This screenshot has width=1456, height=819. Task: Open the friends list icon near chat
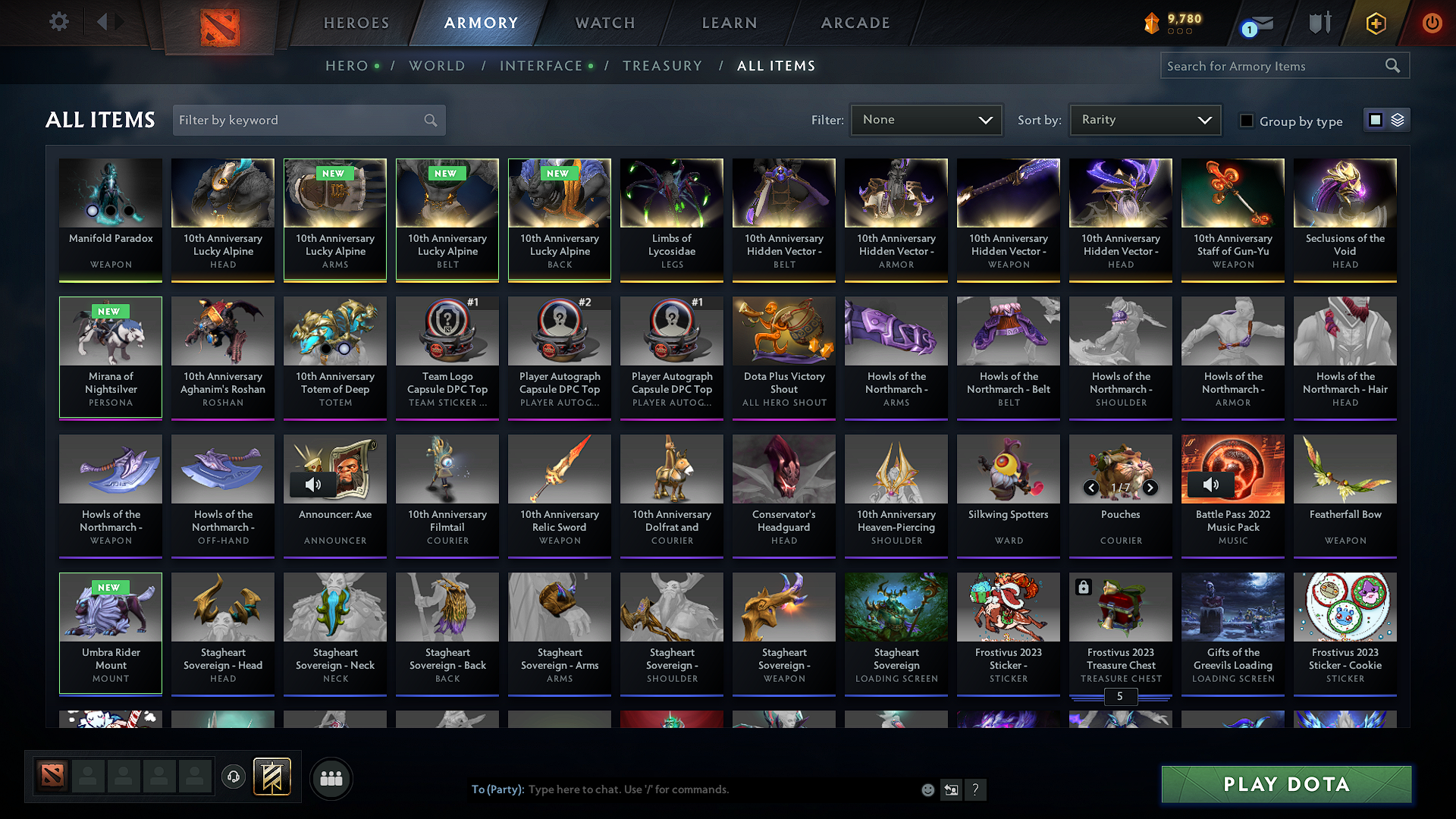331,778
